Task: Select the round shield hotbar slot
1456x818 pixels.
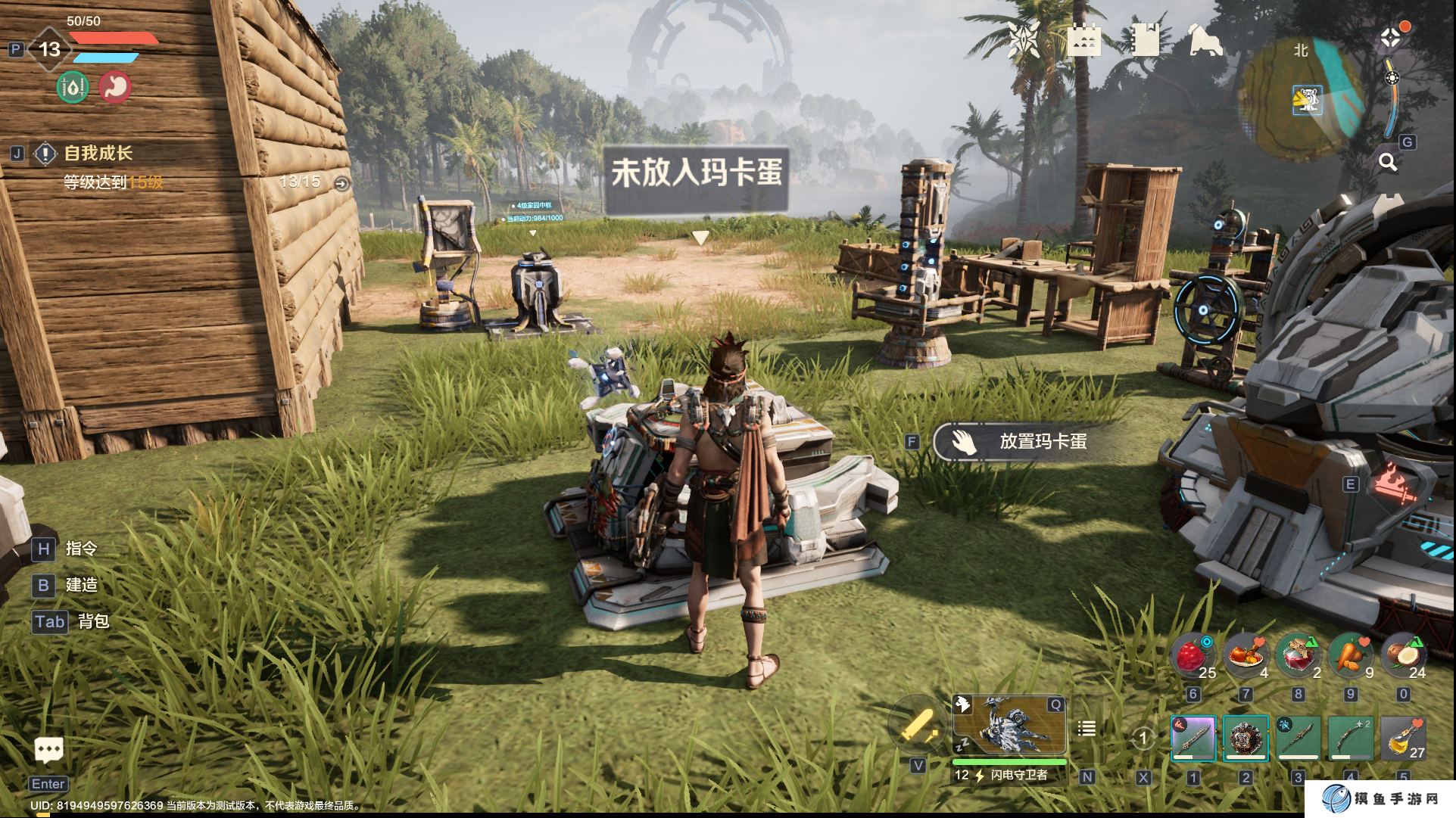Action: coord(1246,738)
